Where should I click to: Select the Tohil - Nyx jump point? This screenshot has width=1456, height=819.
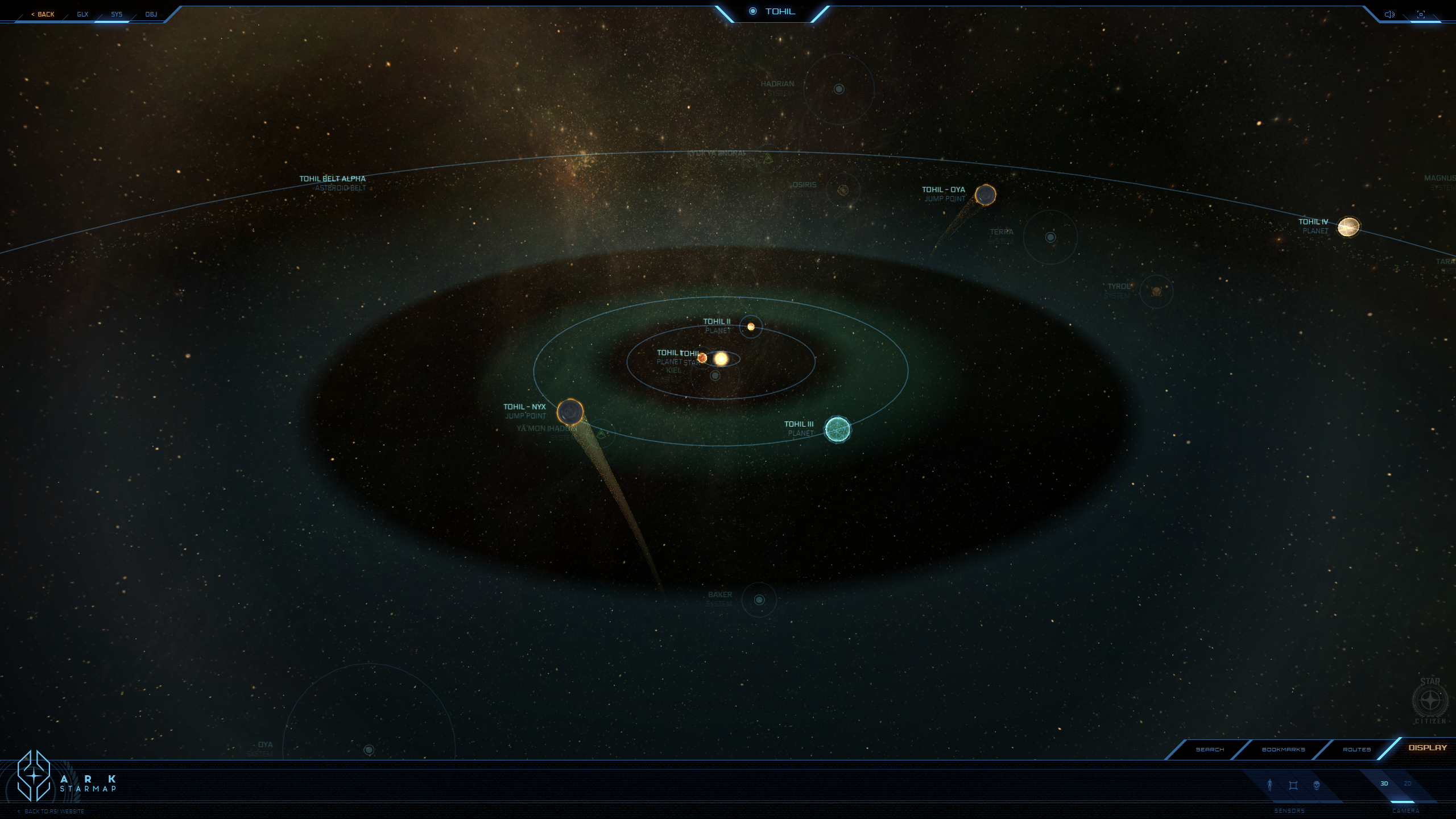click(x=570, y=412)
